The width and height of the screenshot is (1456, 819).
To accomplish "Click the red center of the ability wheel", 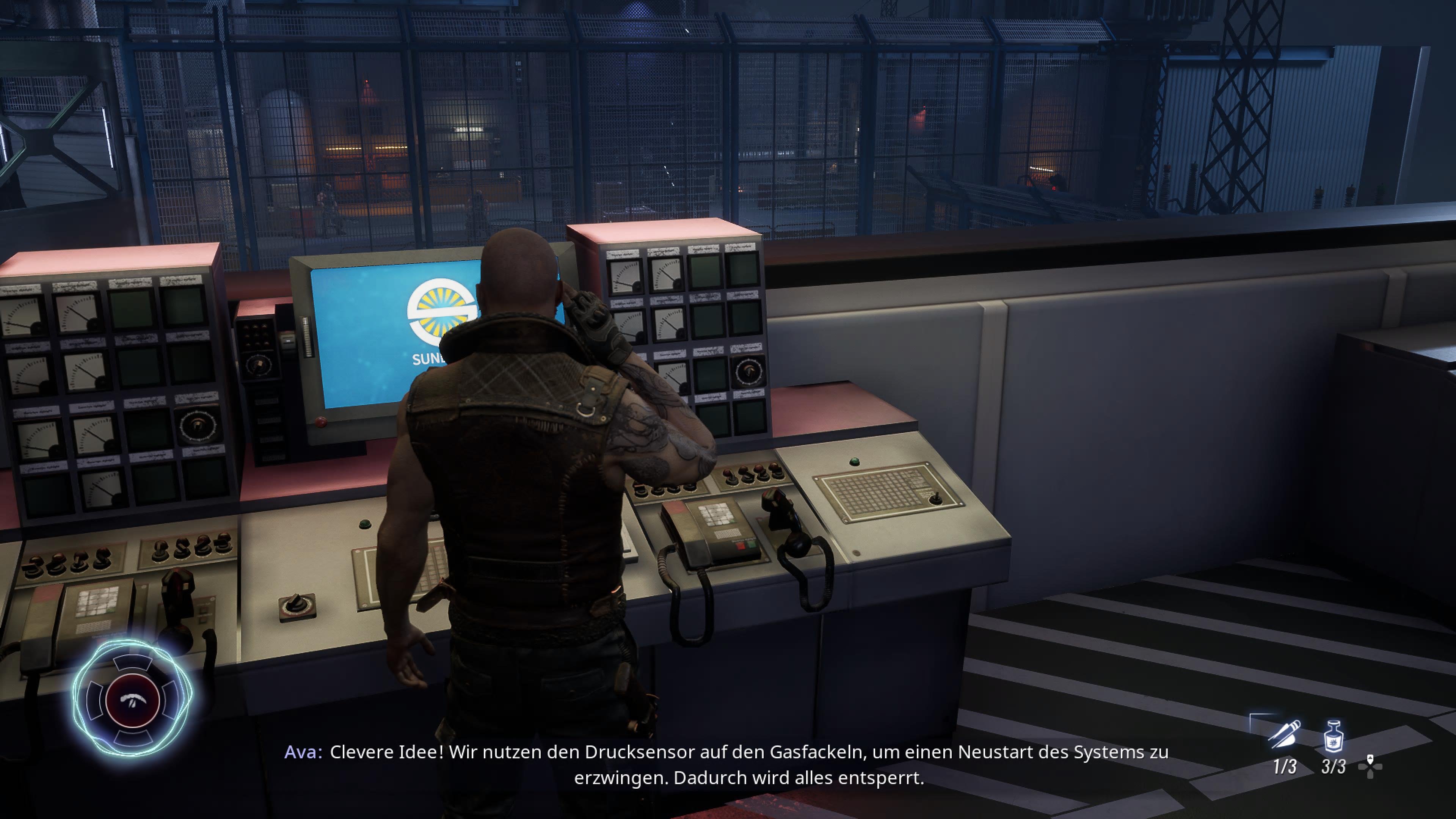I will point(133,701).
